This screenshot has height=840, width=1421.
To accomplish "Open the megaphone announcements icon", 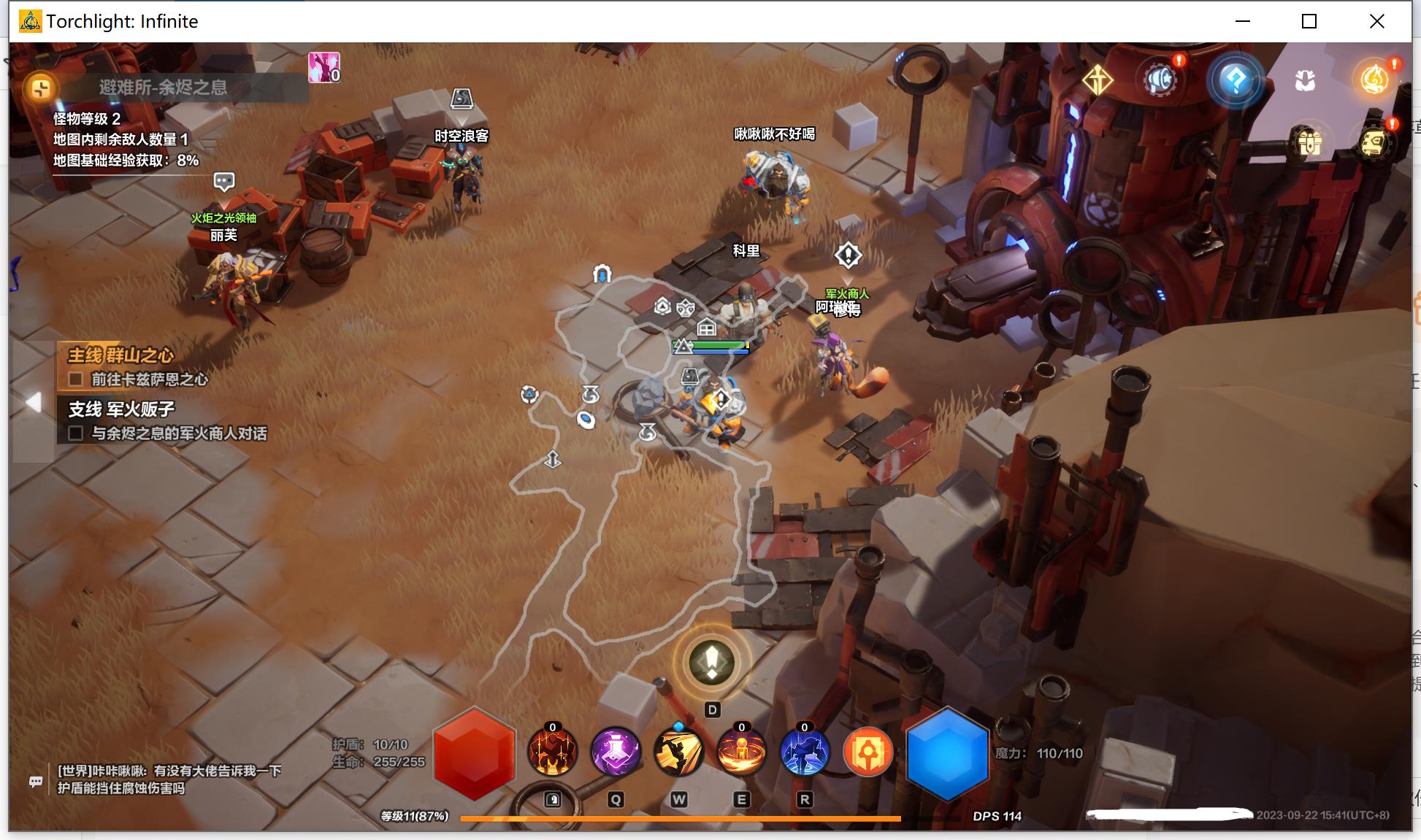I will pos(1160,80).
